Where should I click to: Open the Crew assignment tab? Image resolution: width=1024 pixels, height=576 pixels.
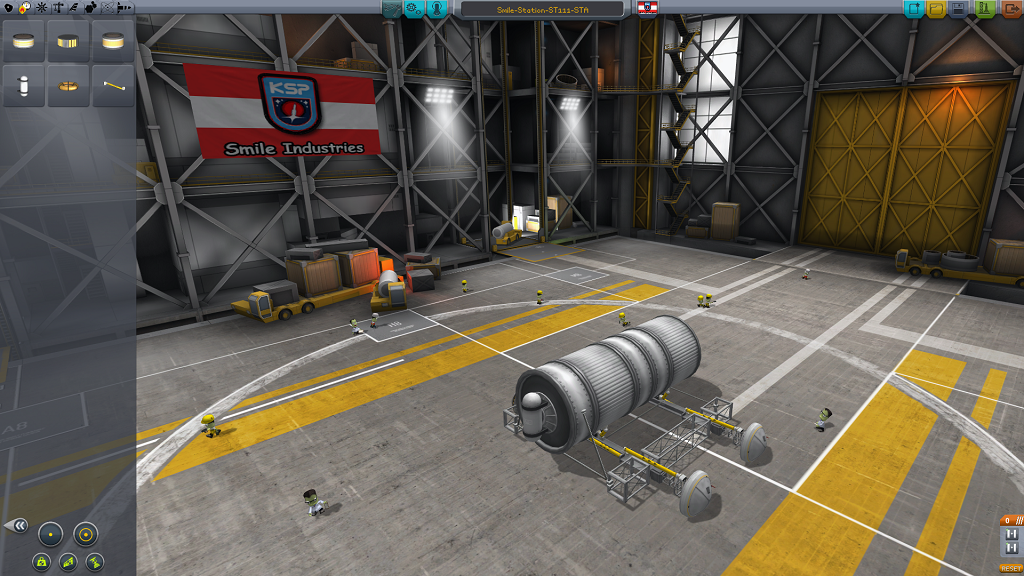click(x=437, y=9)
